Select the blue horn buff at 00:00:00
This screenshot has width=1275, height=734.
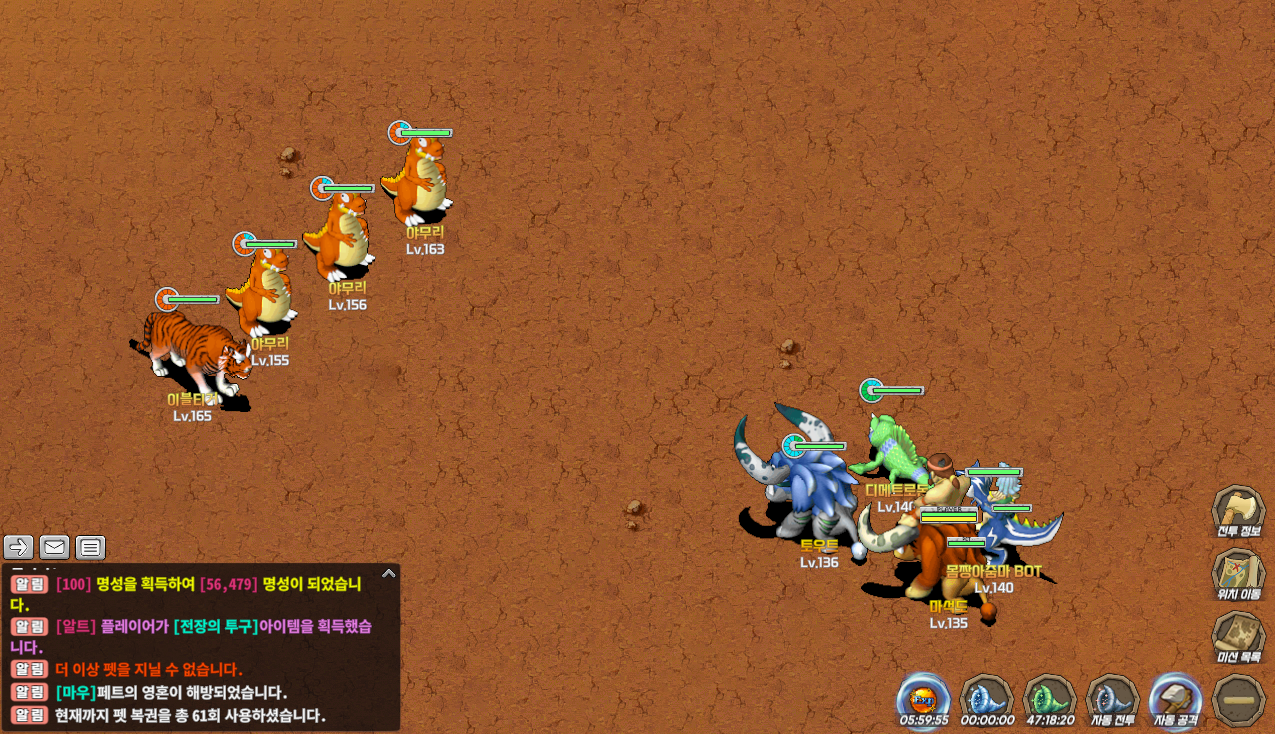(986, 698)
